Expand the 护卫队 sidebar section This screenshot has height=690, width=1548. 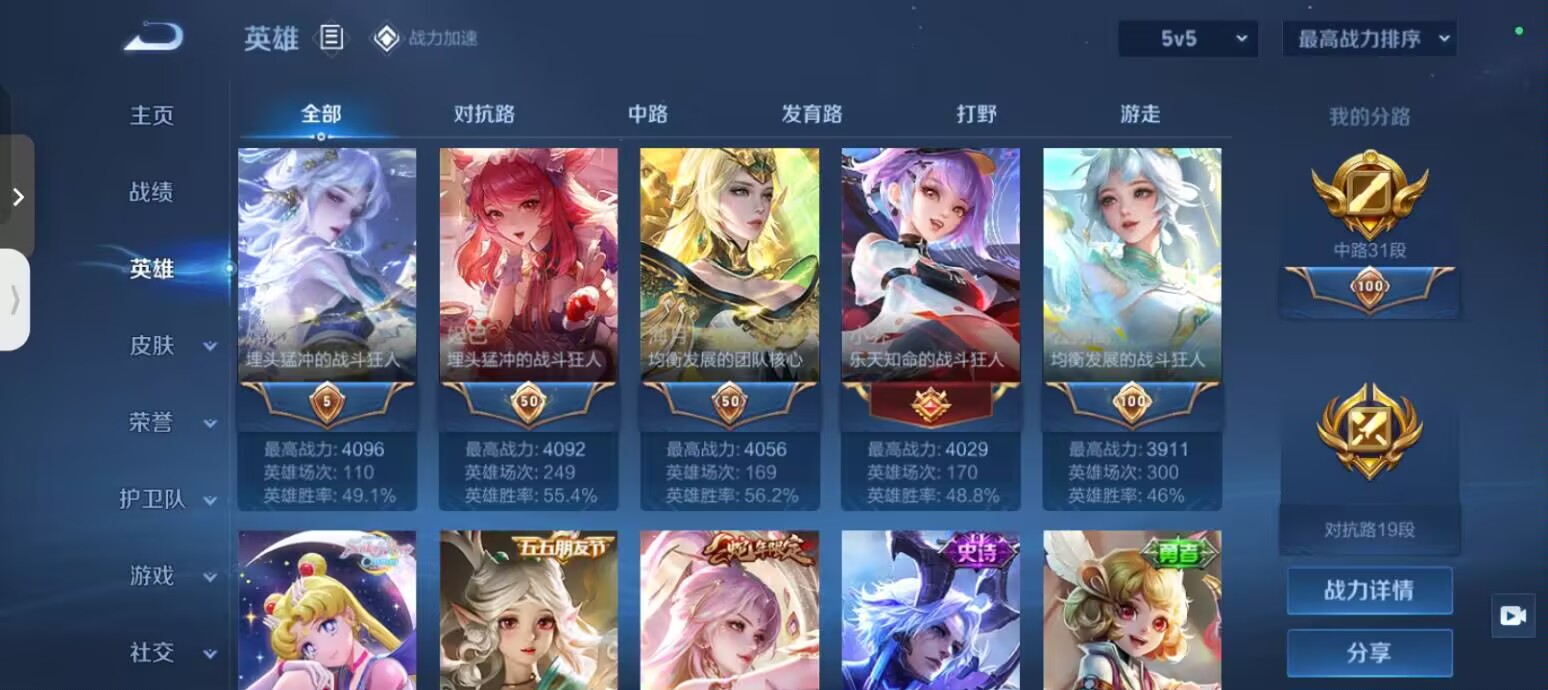pyautogui.click(x=168, y=500)
